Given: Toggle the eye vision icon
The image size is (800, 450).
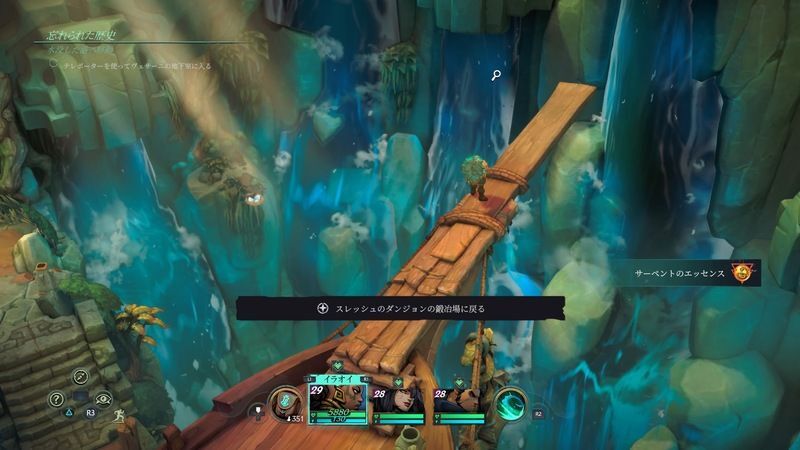Looking at the screenshot, I should pyautogui.click(x=104, y=398).
